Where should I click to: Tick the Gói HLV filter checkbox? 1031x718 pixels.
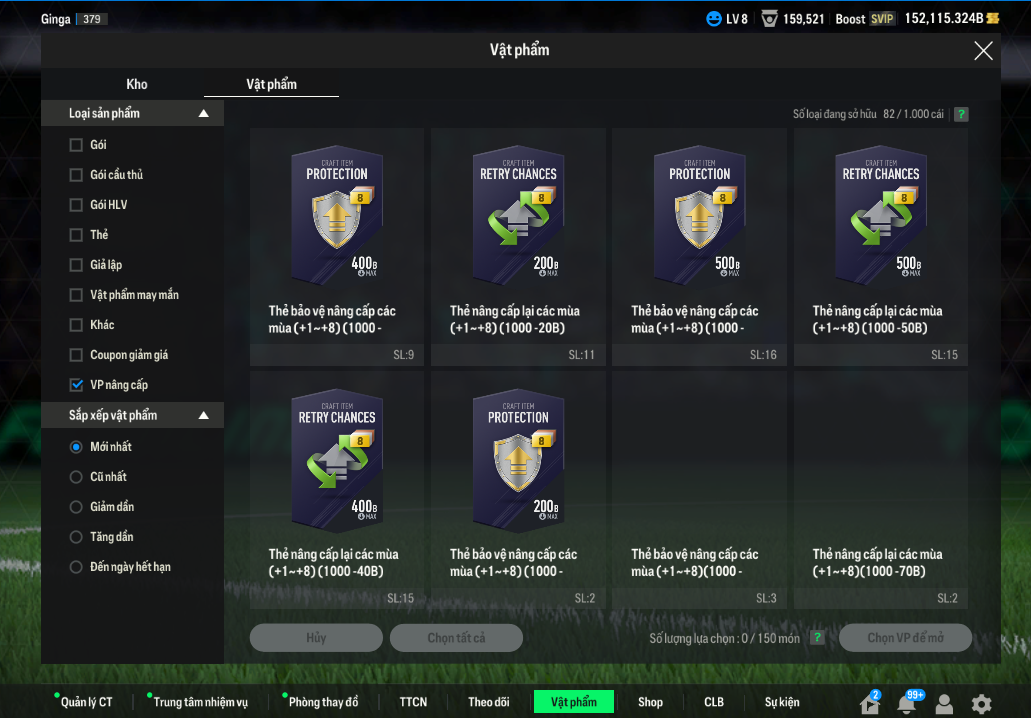[76, 205]
